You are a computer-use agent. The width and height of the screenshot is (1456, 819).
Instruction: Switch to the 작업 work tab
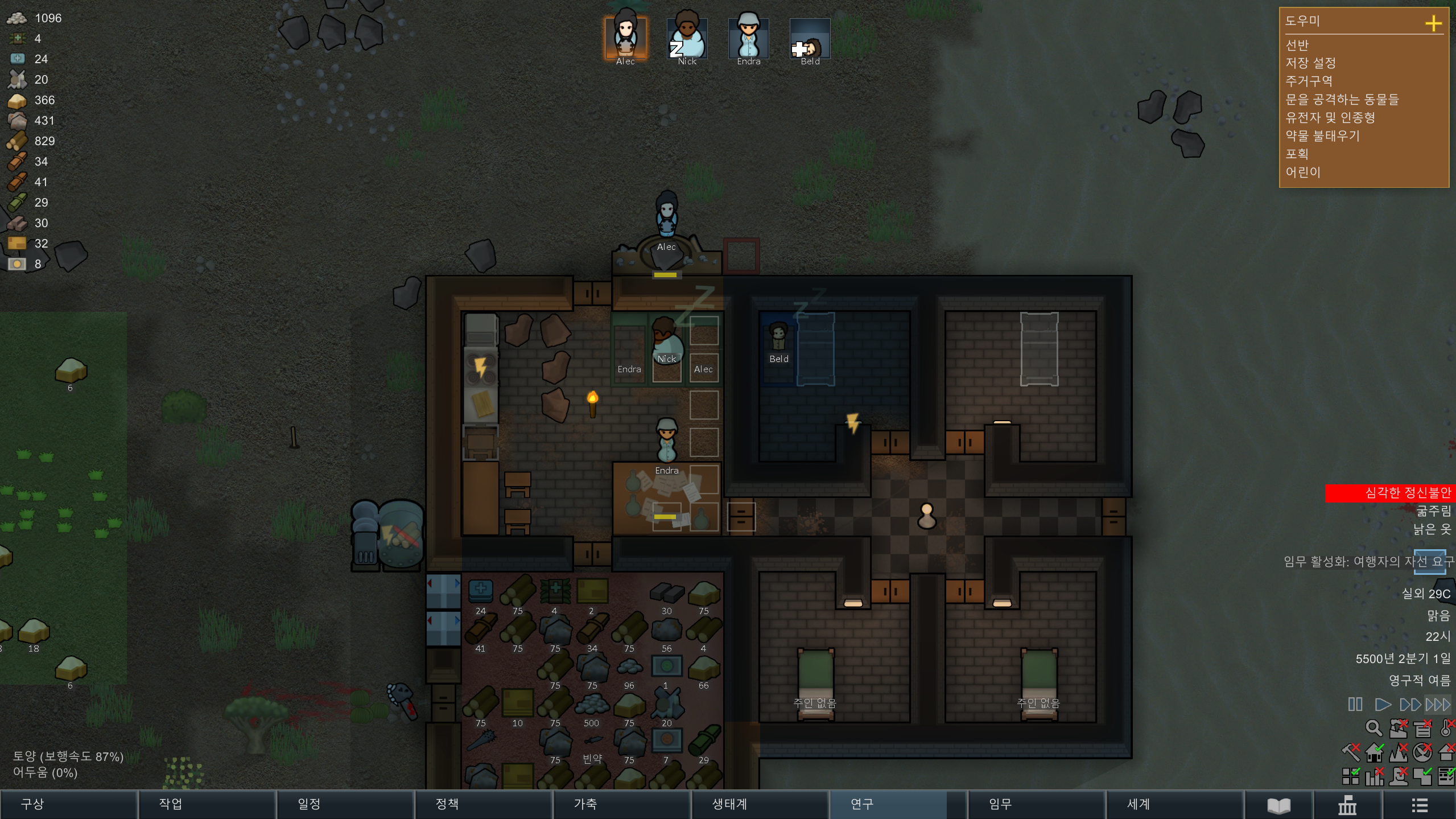207,804
